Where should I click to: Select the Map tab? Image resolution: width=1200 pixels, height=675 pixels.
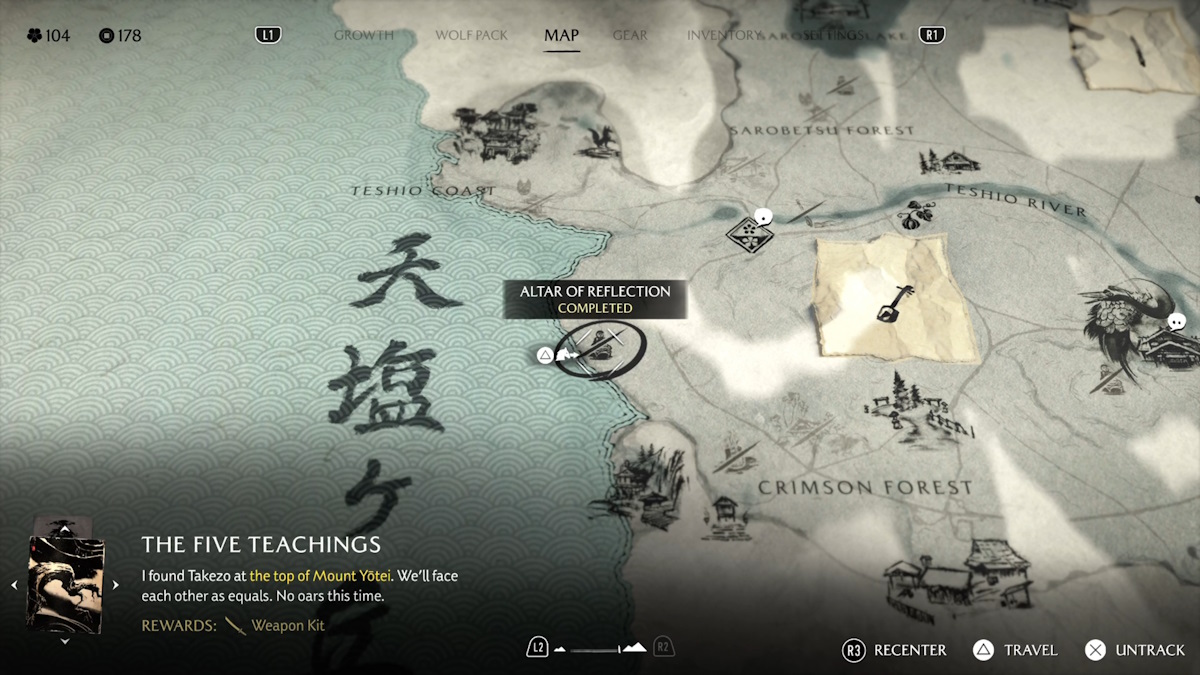click(561, 35)
